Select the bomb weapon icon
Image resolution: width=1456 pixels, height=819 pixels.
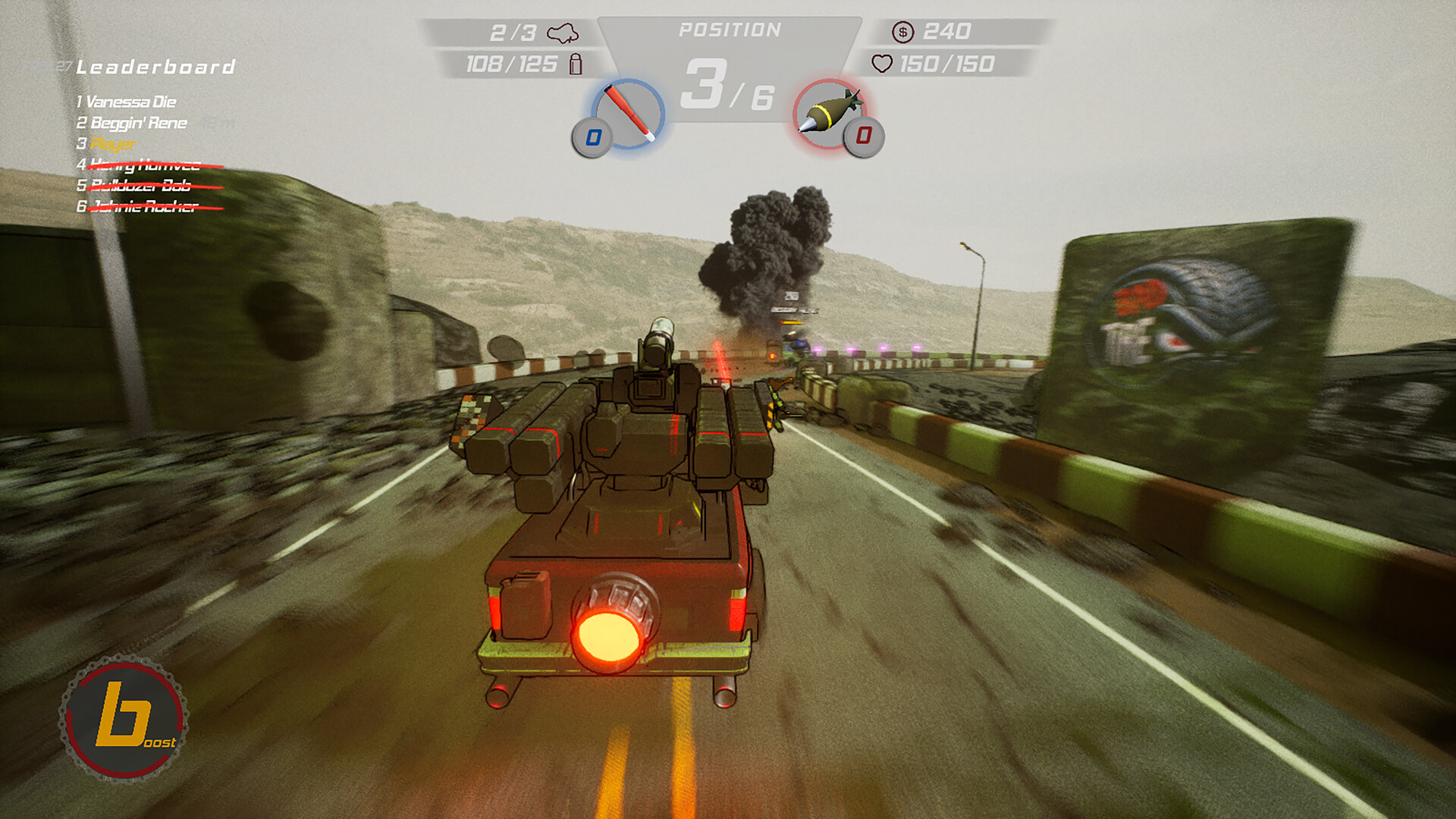point(829,113)
